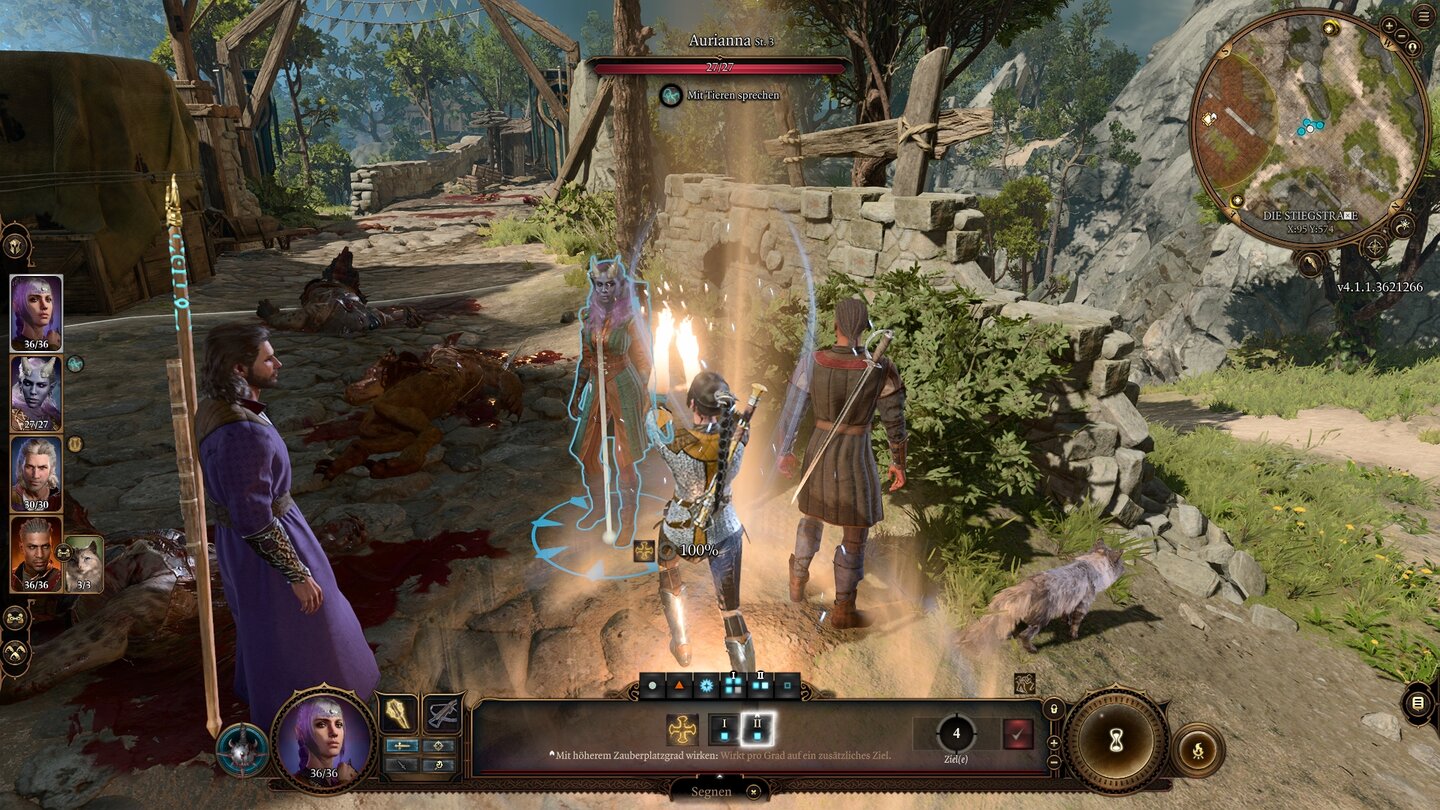Image resolution: width=1440 pixels, height=810 pixels.
Task: Choose spell slot level I for Segnen
Action: [723, 730]
